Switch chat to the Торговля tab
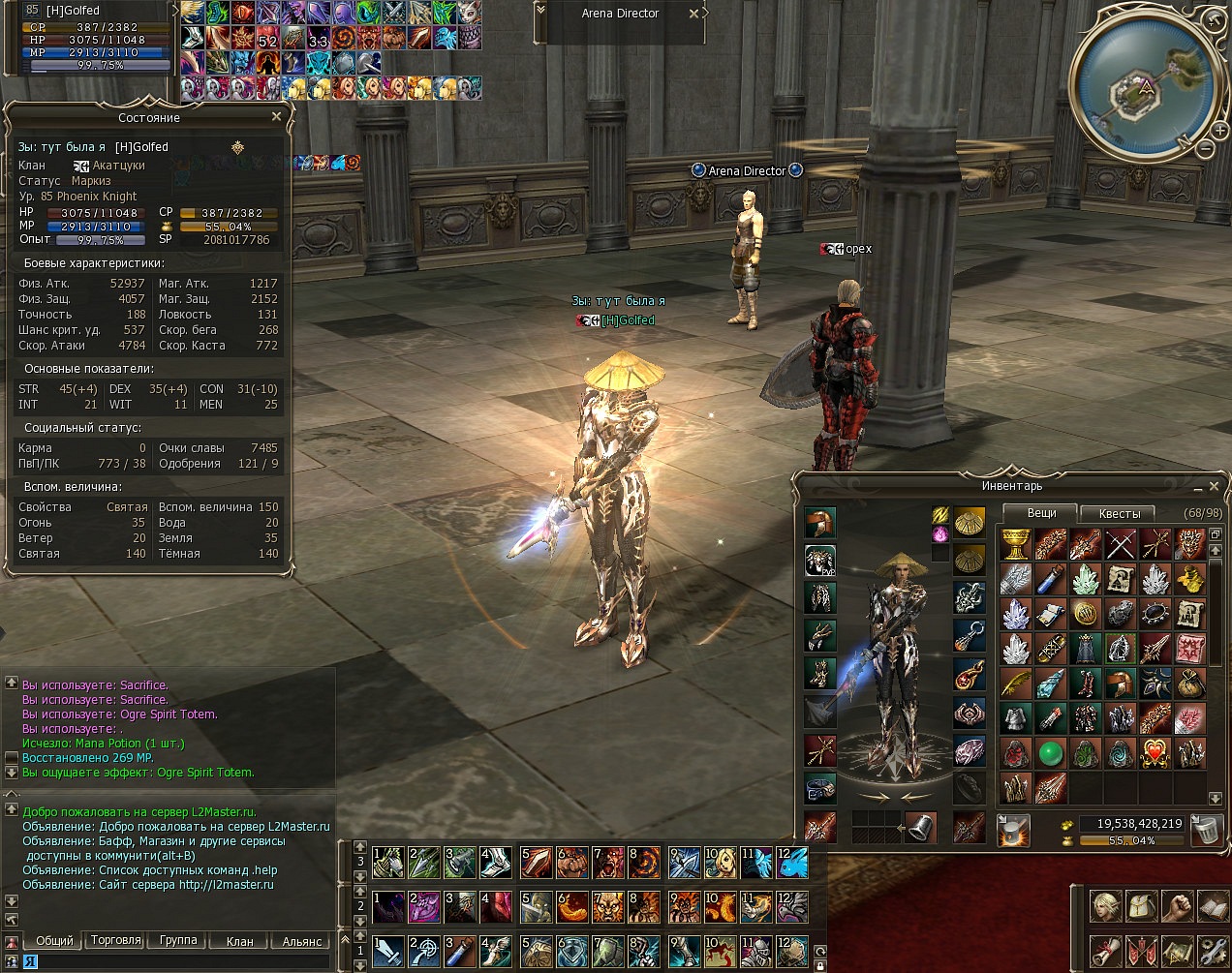Image resolution: width=1232 pixels, height=973 pixels. point(115,940)
